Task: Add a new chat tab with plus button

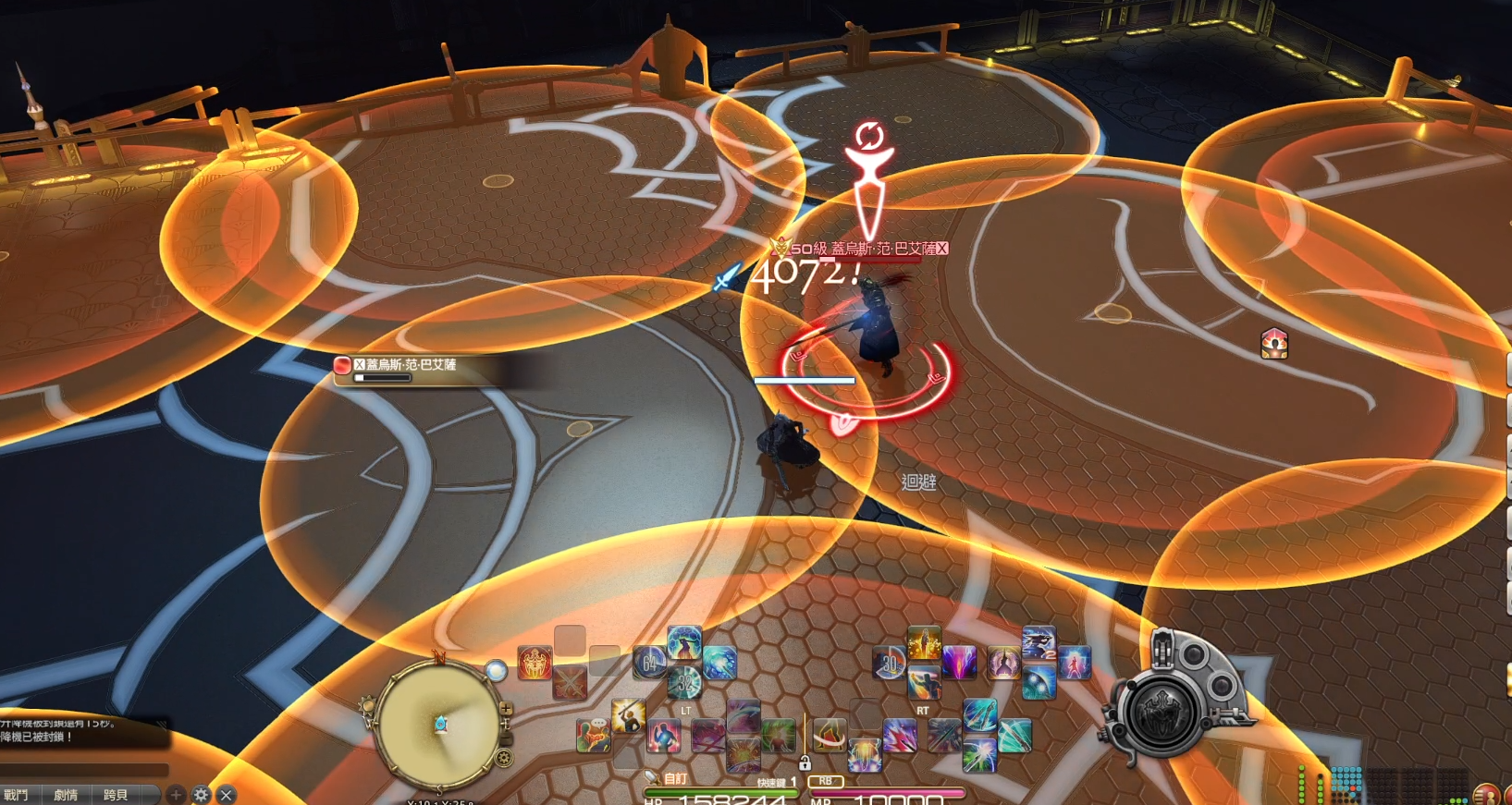Action: tap(176, 795)
